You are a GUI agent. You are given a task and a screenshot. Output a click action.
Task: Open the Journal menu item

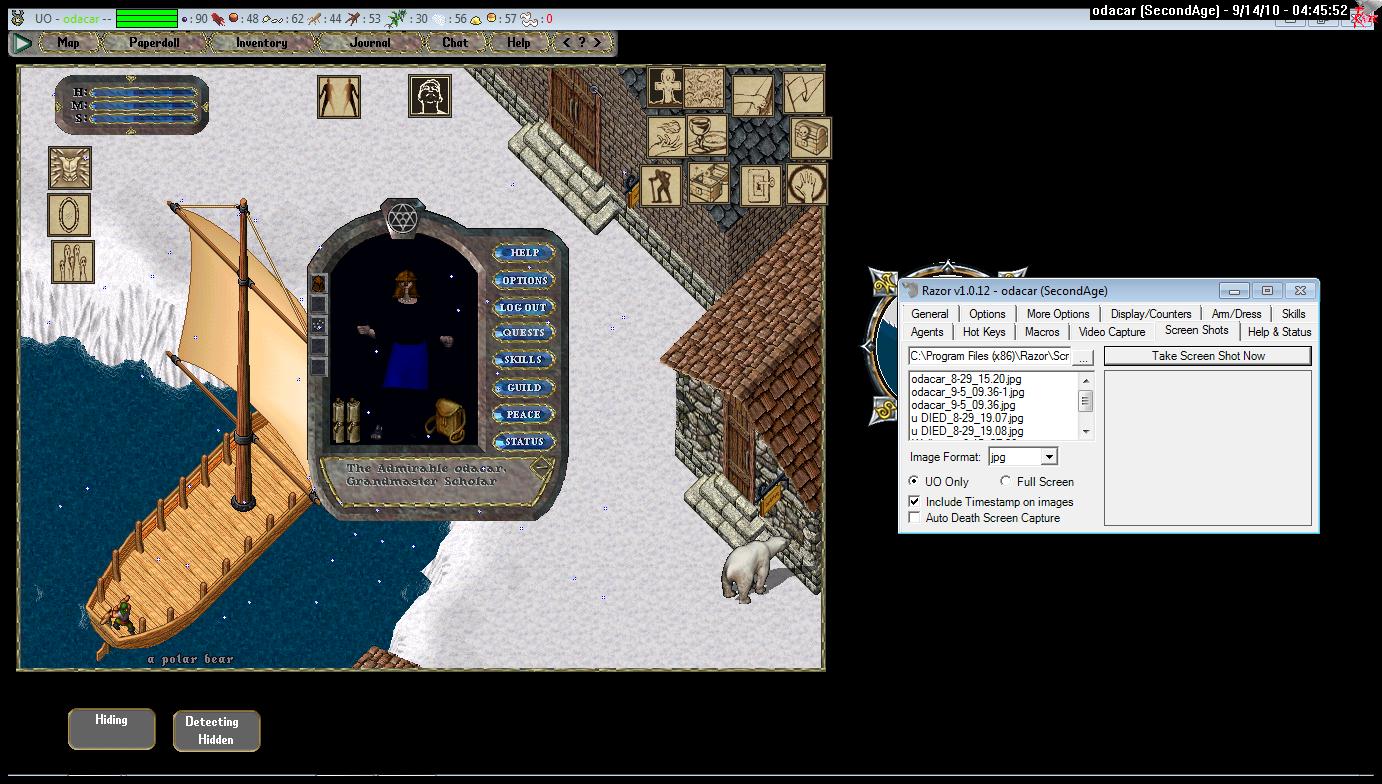pyautogui.click(x=370, y=43)
